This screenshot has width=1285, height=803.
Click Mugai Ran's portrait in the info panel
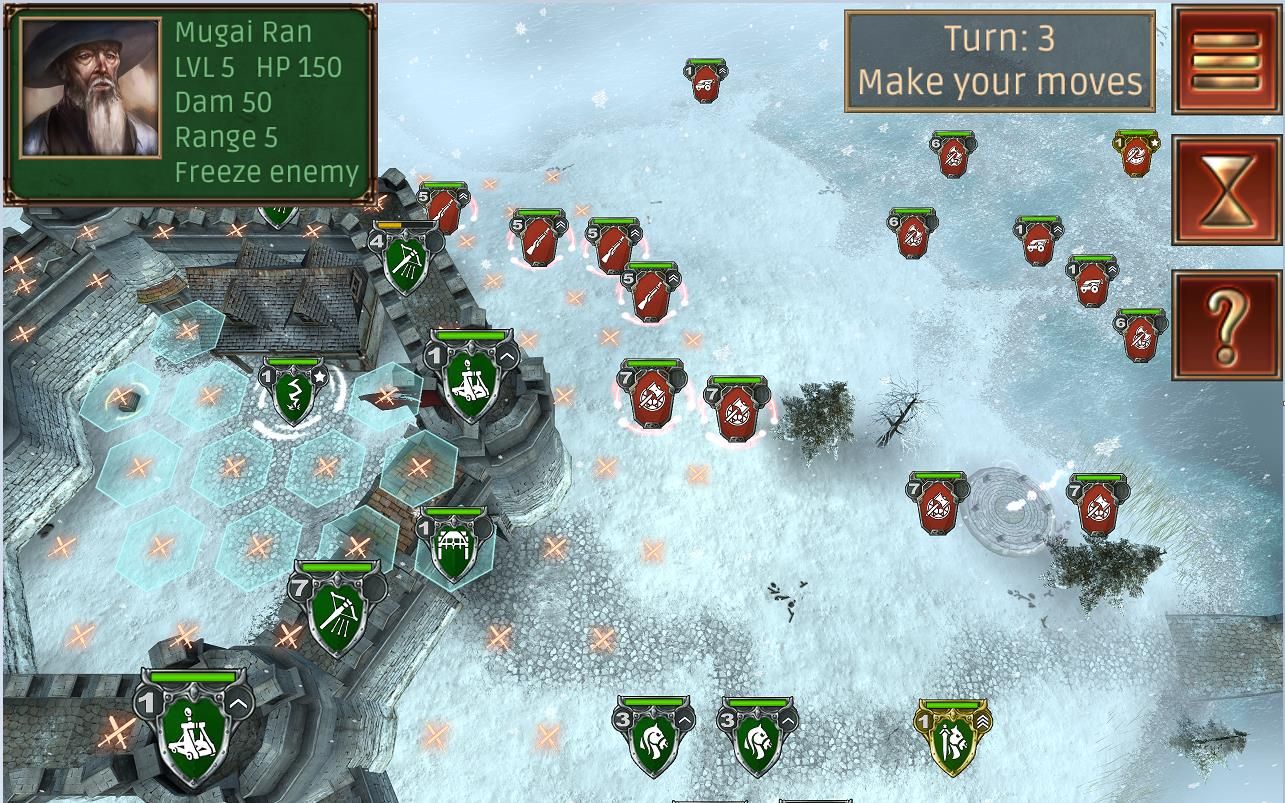click(x=91, y=87)
